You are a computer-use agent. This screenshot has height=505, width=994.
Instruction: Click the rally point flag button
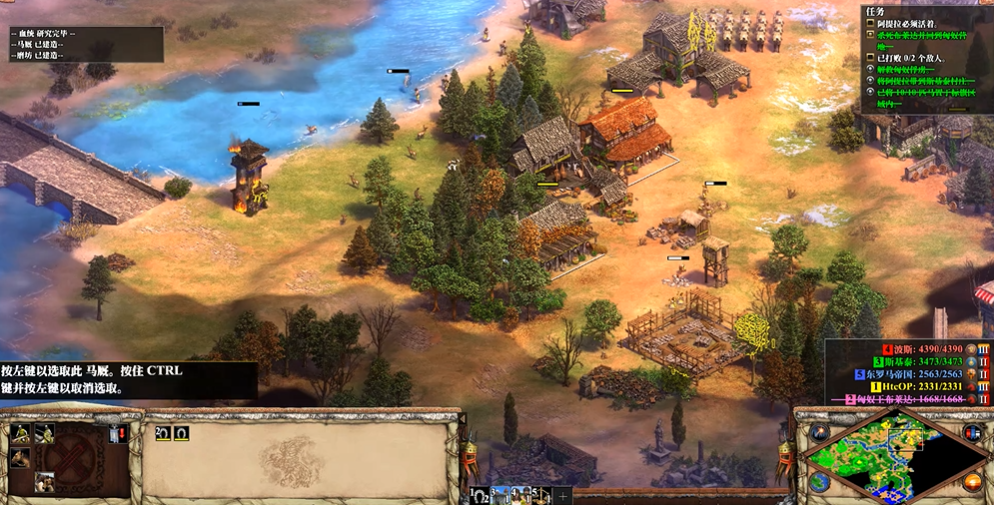117,433
